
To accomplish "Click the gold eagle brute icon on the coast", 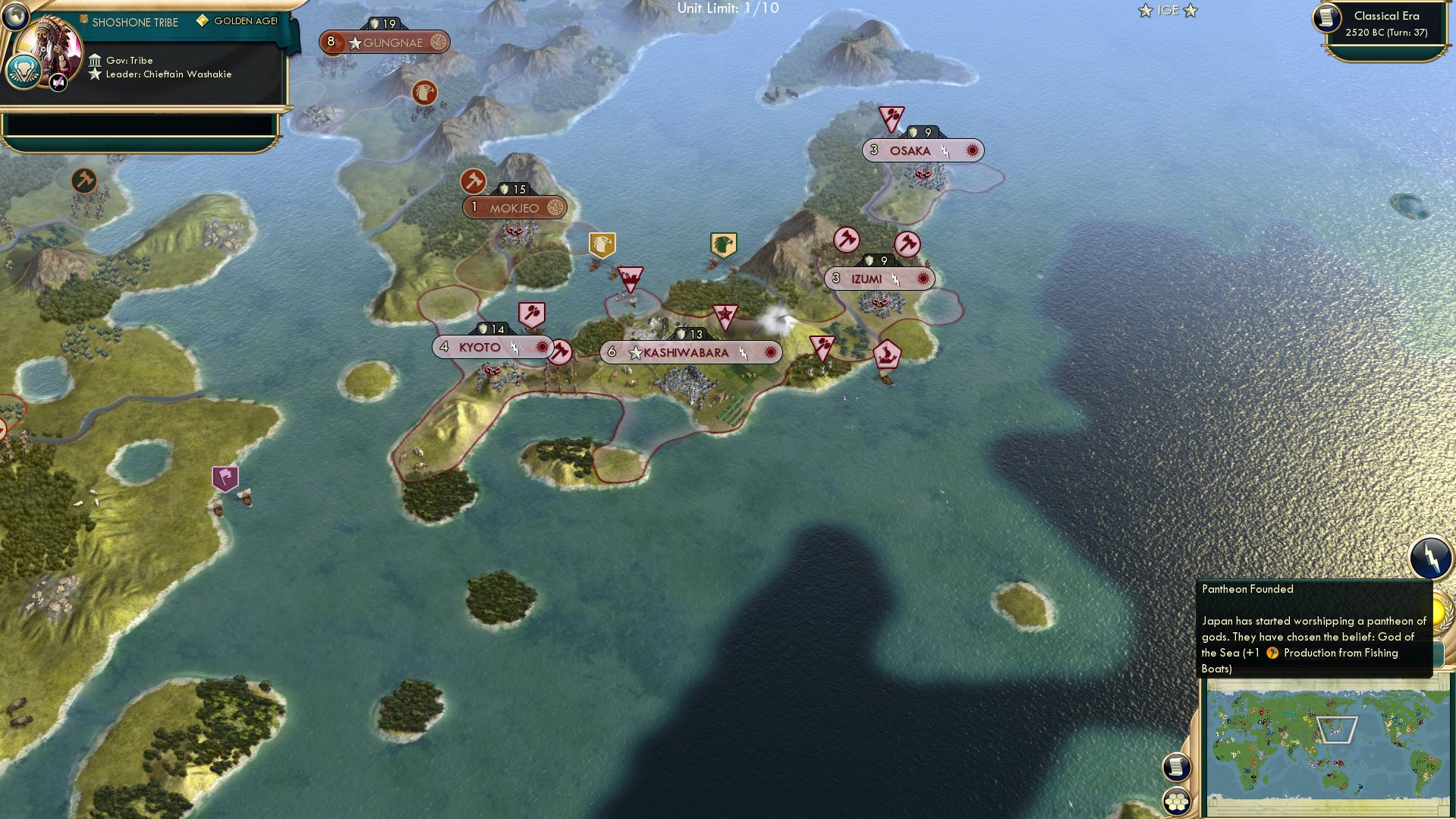I will [x=601, y=244].
